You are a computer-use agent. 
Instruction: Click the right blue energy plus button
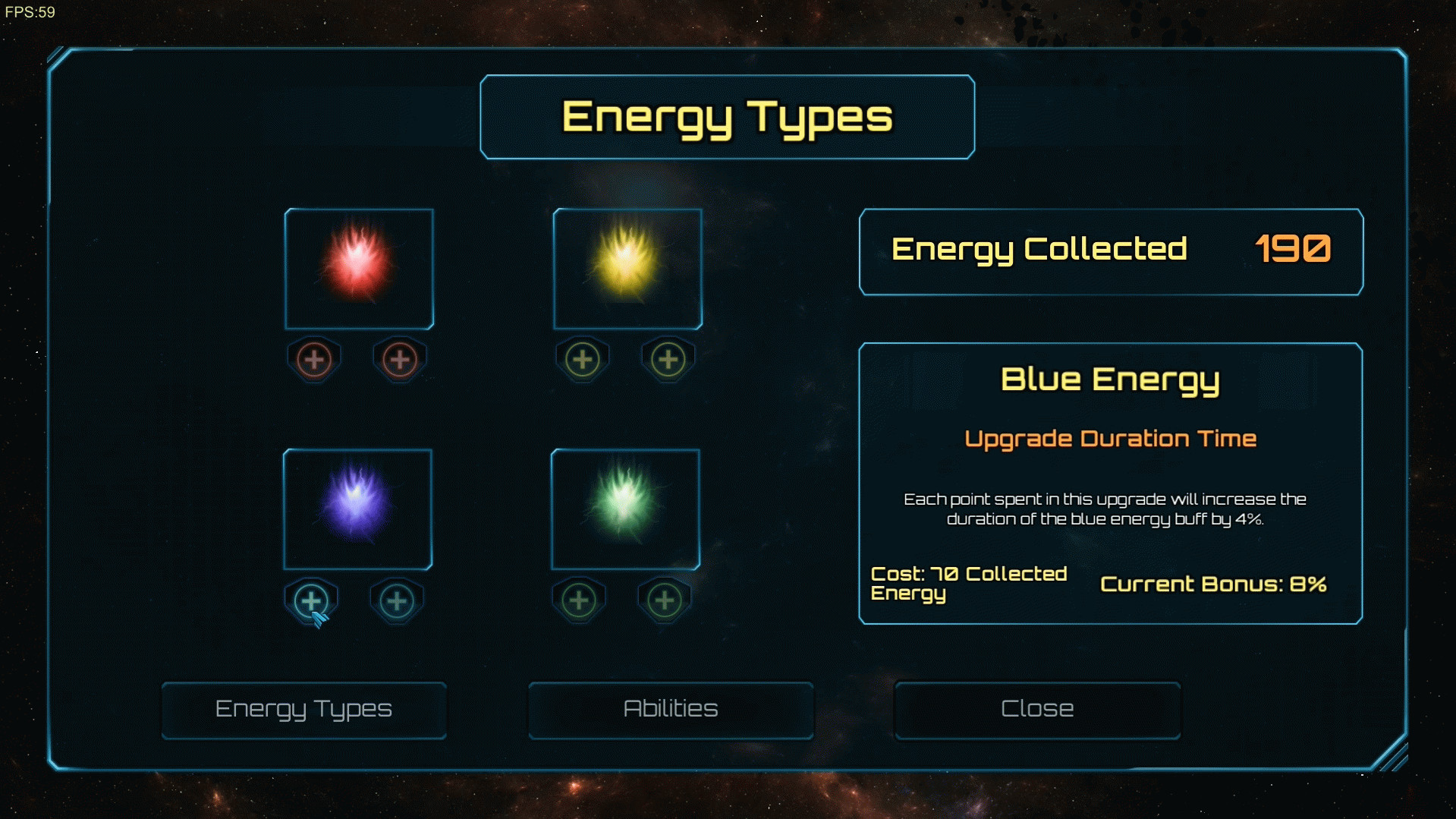pos(397,601)
